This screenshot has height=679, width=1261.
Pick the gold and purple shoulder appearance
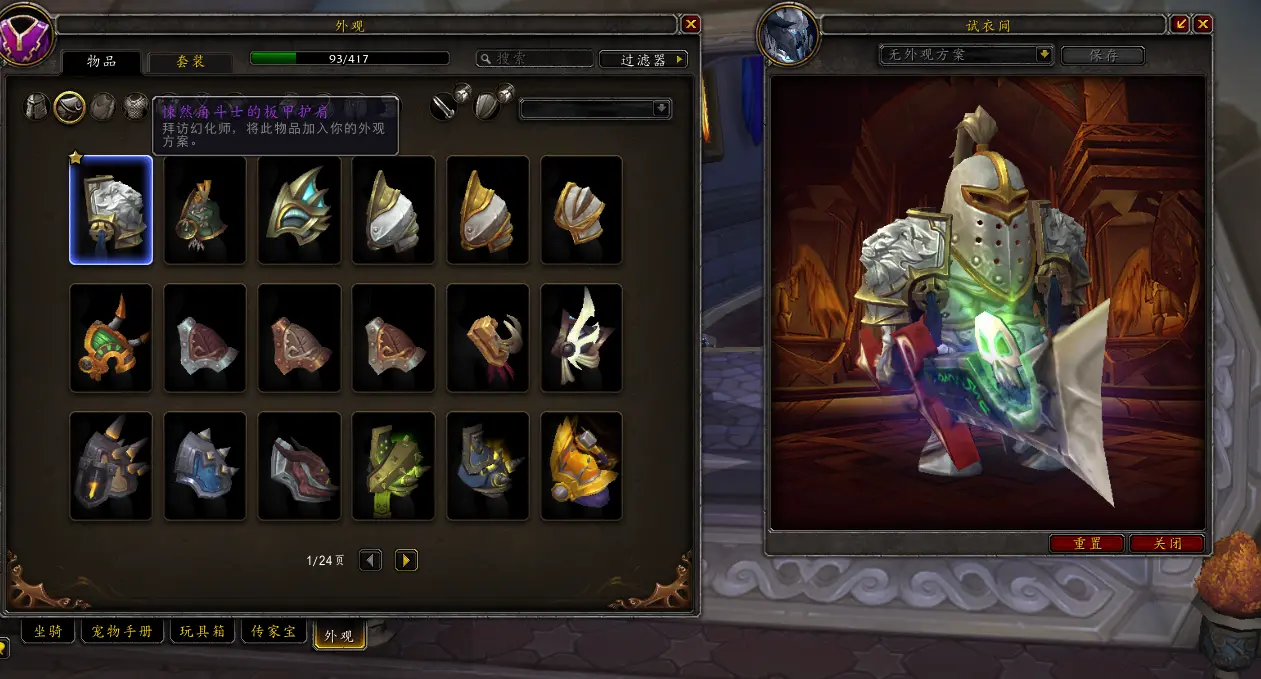581,466
